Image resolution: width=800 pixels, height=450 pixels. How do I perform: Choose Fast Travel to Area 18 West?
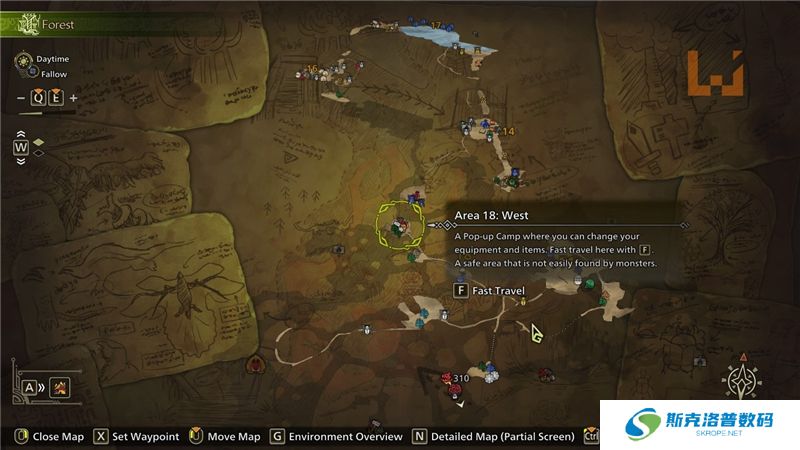pos(490,291)
